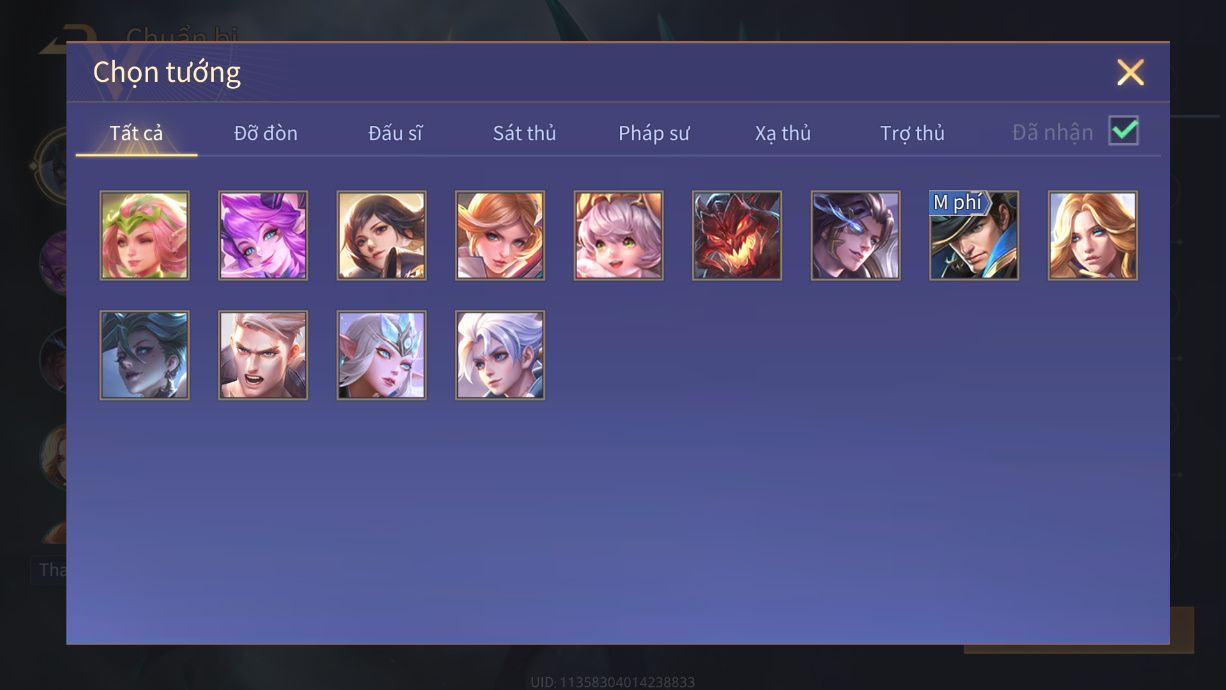Switch to the Xạ thủ marksman tab
This screenshot has height=690, width=1226.
[783, 133]
